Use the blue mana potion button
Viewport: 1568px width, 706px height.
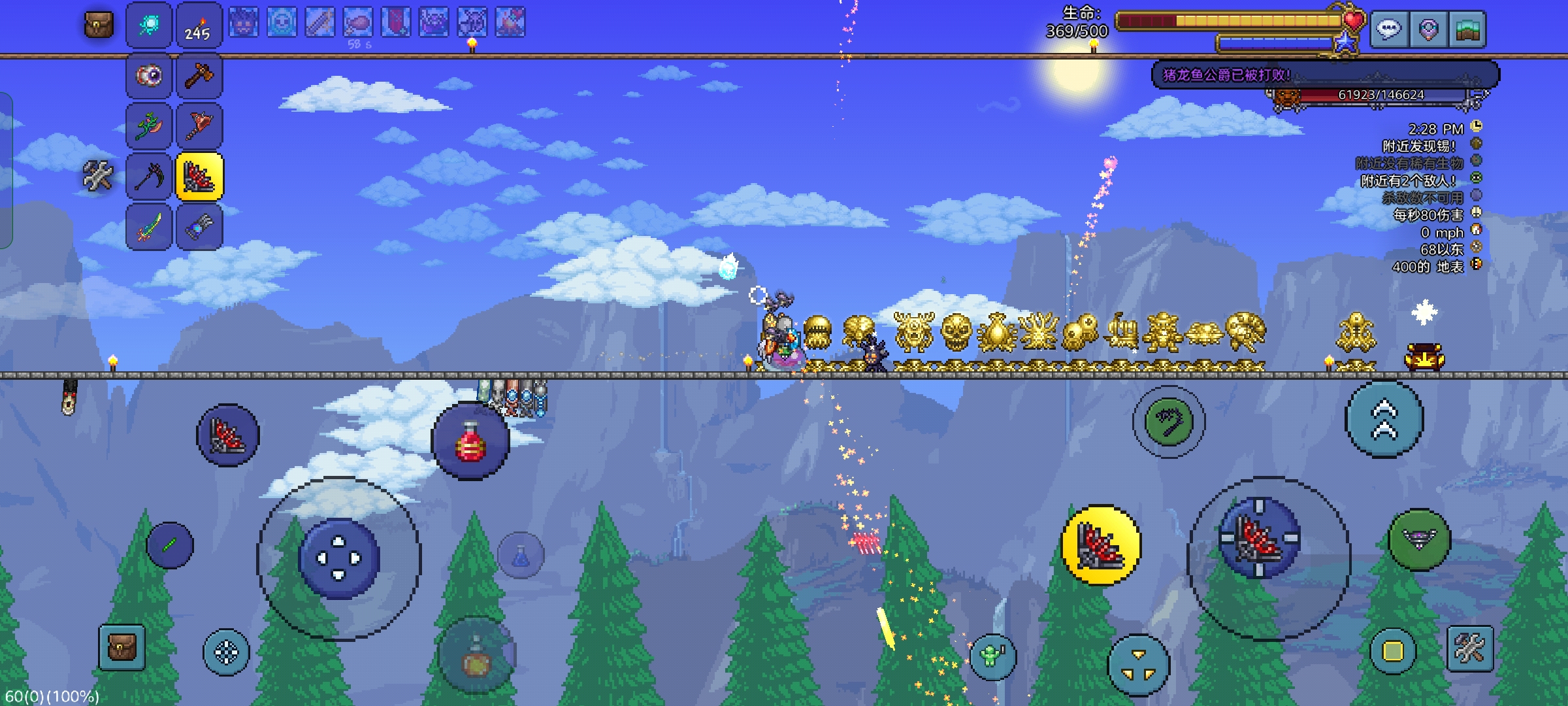pyautogui.click(x=521, y=556)
